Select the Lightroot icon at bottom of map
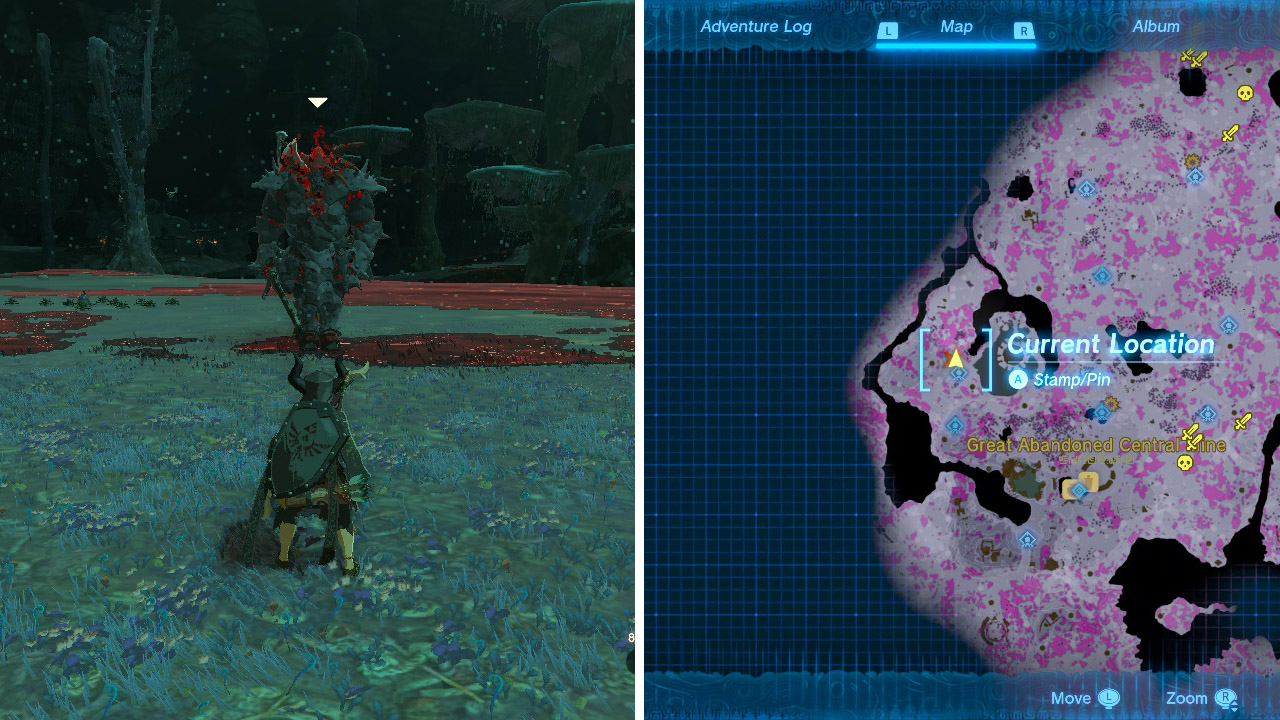The height and width of the screenshot is (720, 1280). [x=1028, y=539]
